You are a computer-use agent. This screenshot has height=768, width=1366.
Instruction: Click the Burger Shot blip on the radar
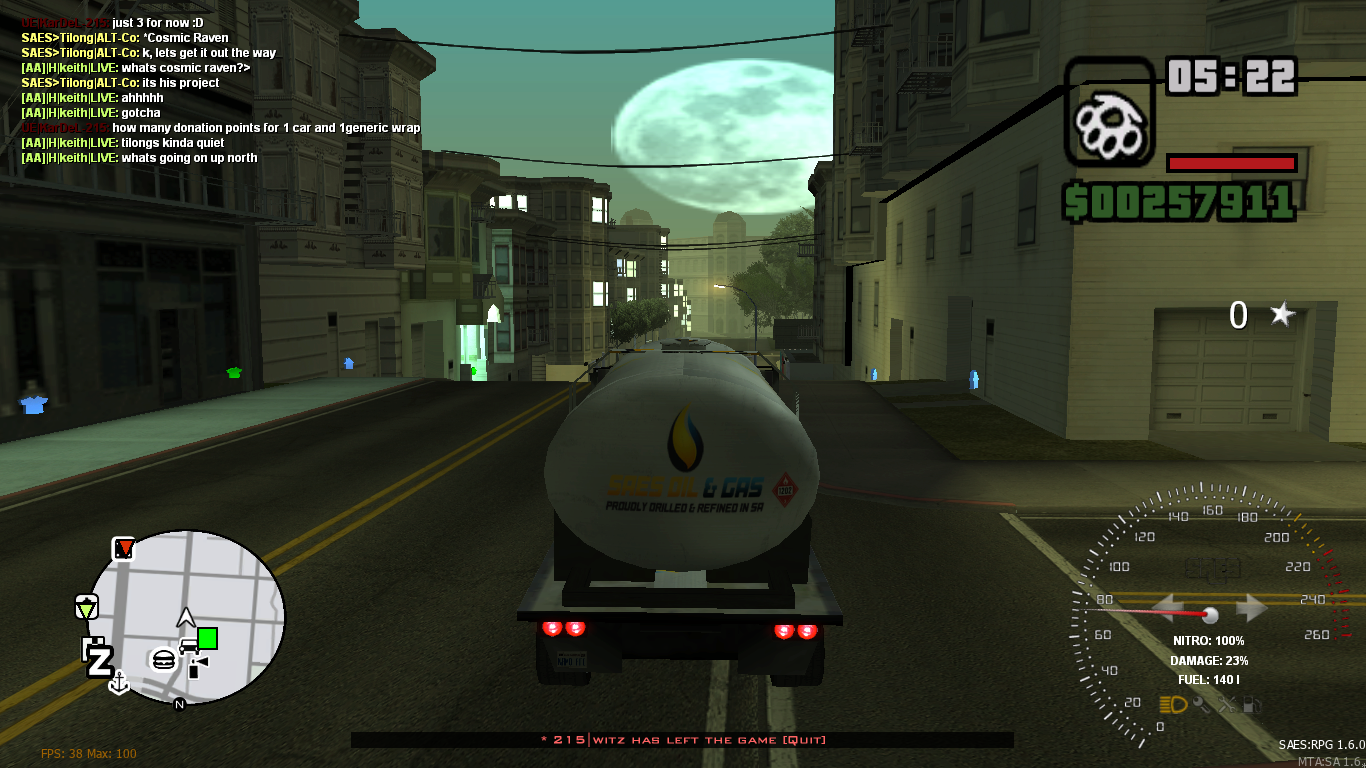pos(163,658)
